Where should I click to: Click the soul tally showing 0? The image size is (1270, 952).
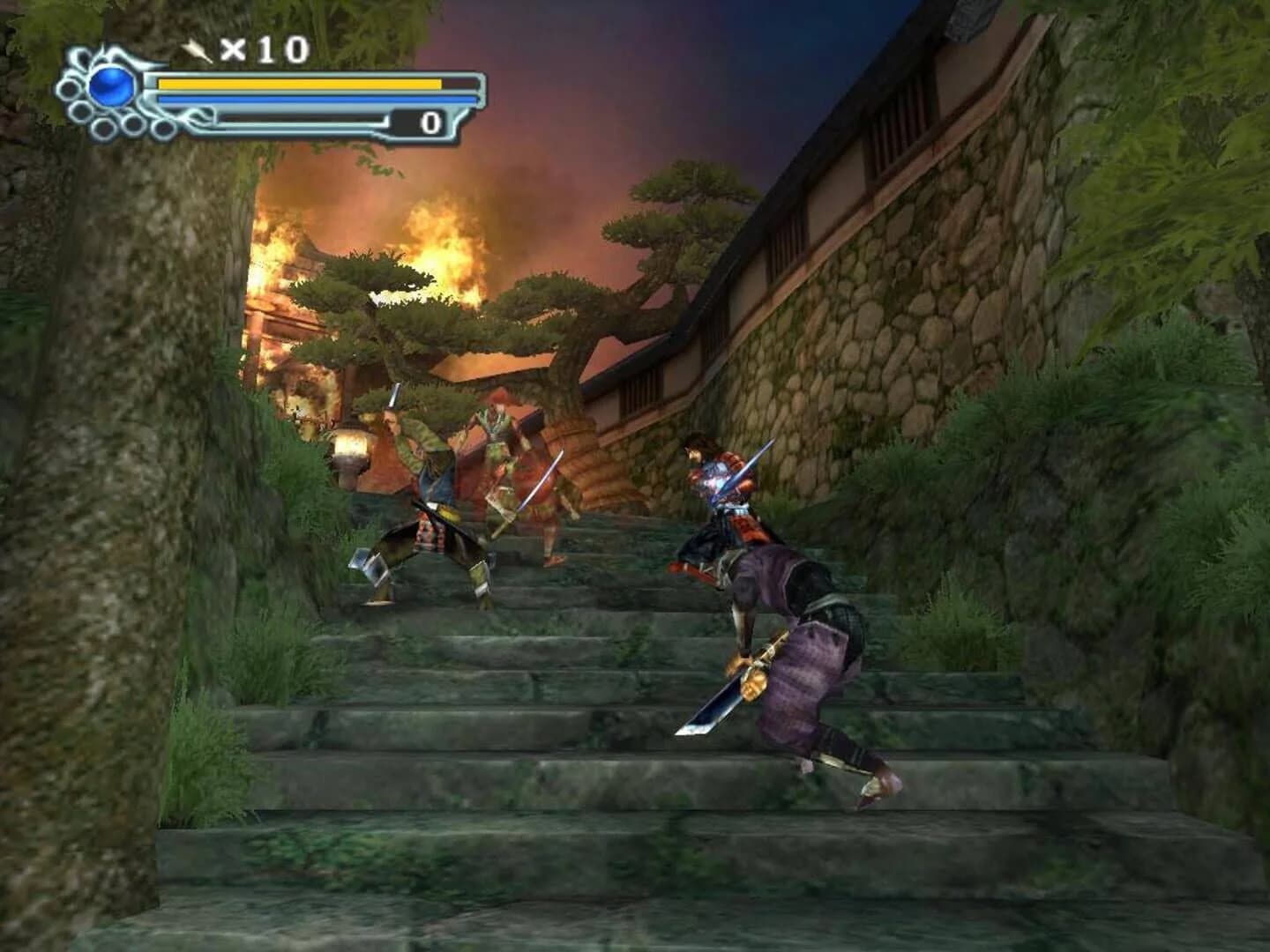(431, 121)
